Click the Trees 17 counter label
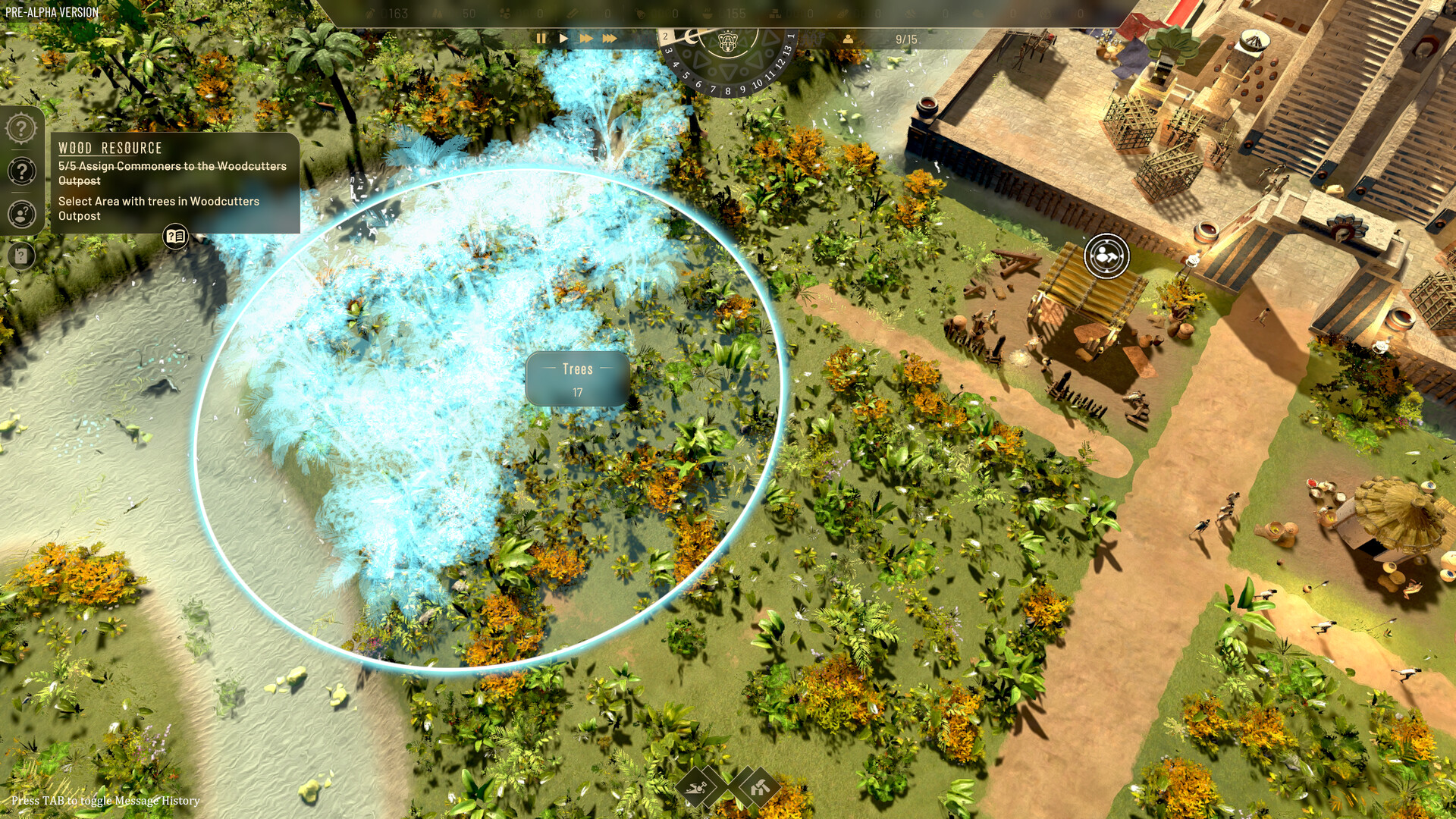The width and height of the screenshot is (1456, 819). [578, 379]
